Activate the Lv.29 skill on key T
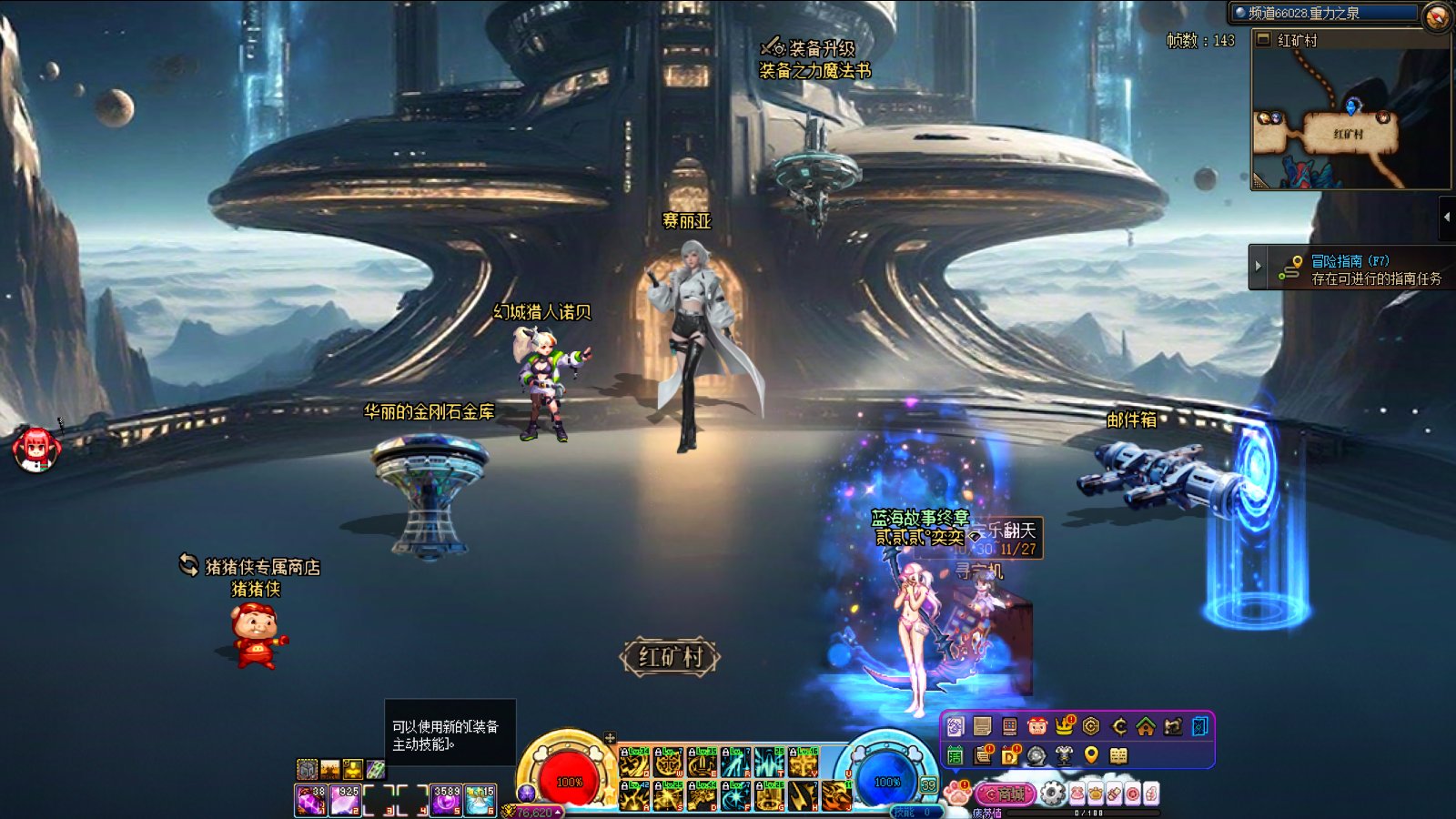 tap(769, 763)
